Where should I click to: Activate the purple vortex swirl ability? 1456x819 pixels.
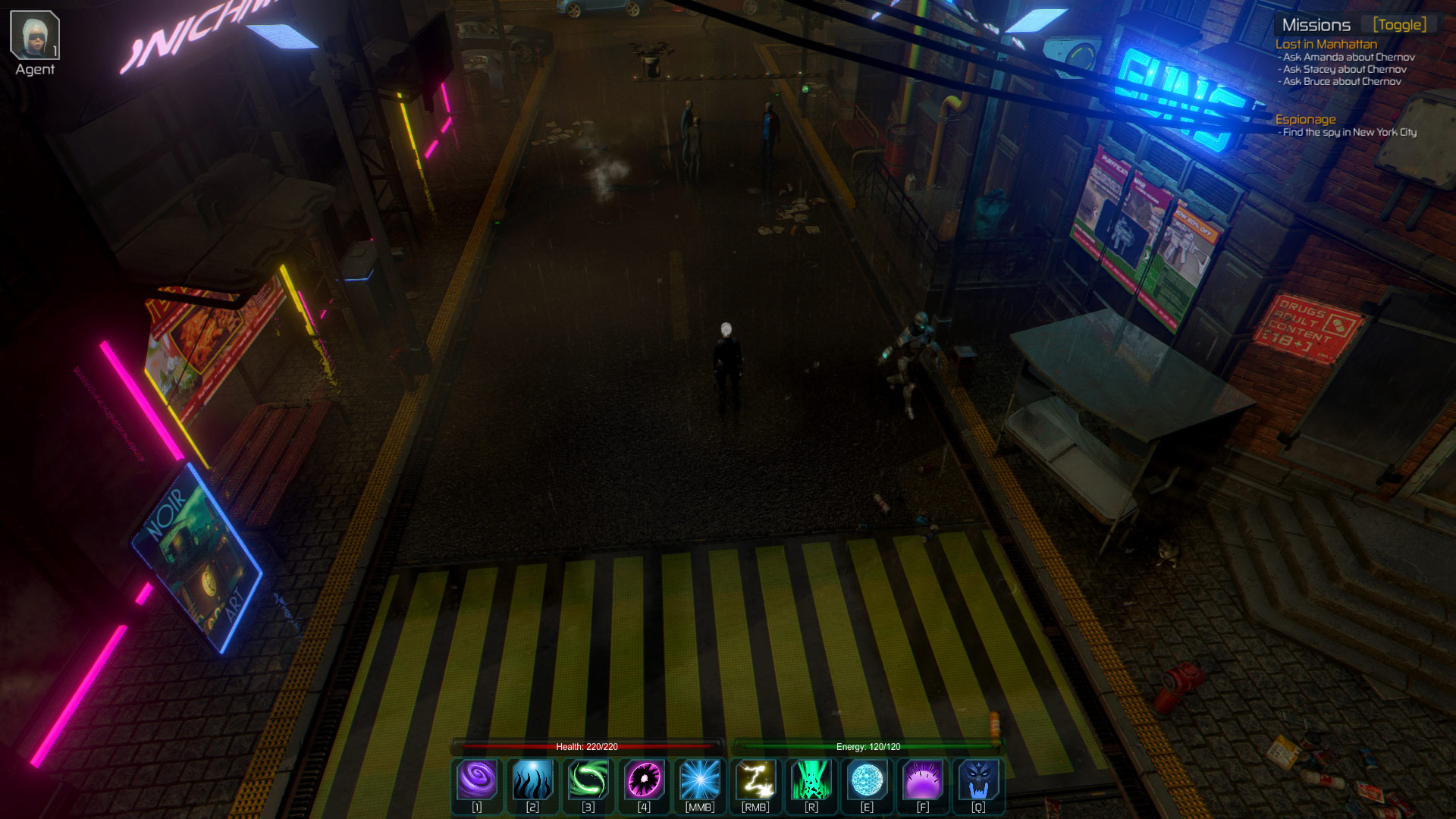click(477, 780)
